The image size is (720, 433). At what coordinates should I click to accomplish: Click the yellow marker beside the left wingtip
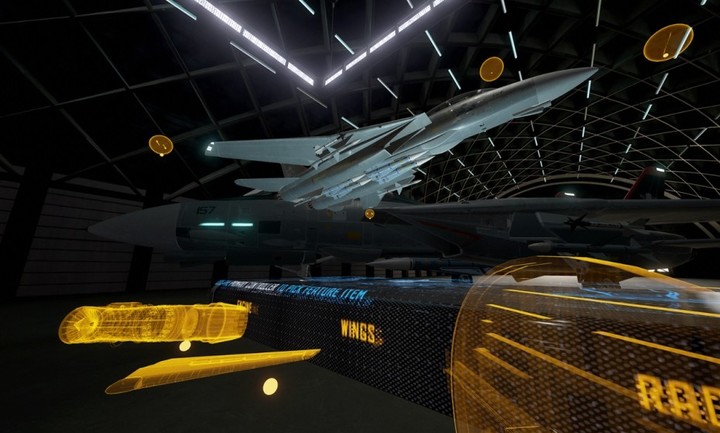160,145
